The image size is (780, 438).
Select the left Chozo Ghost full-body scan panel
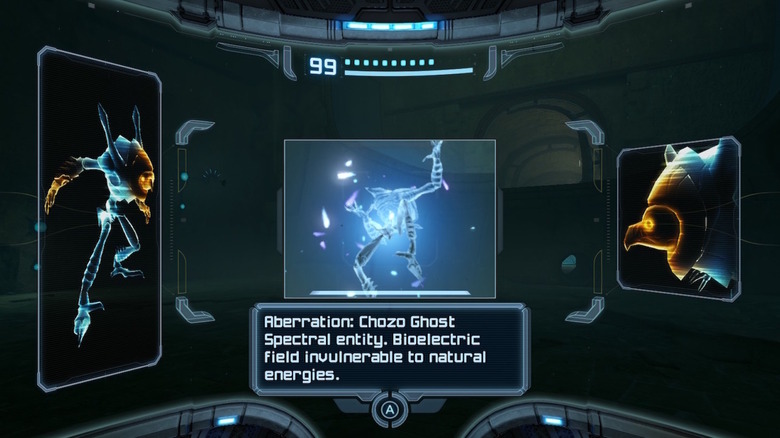(x=99, y=218)
